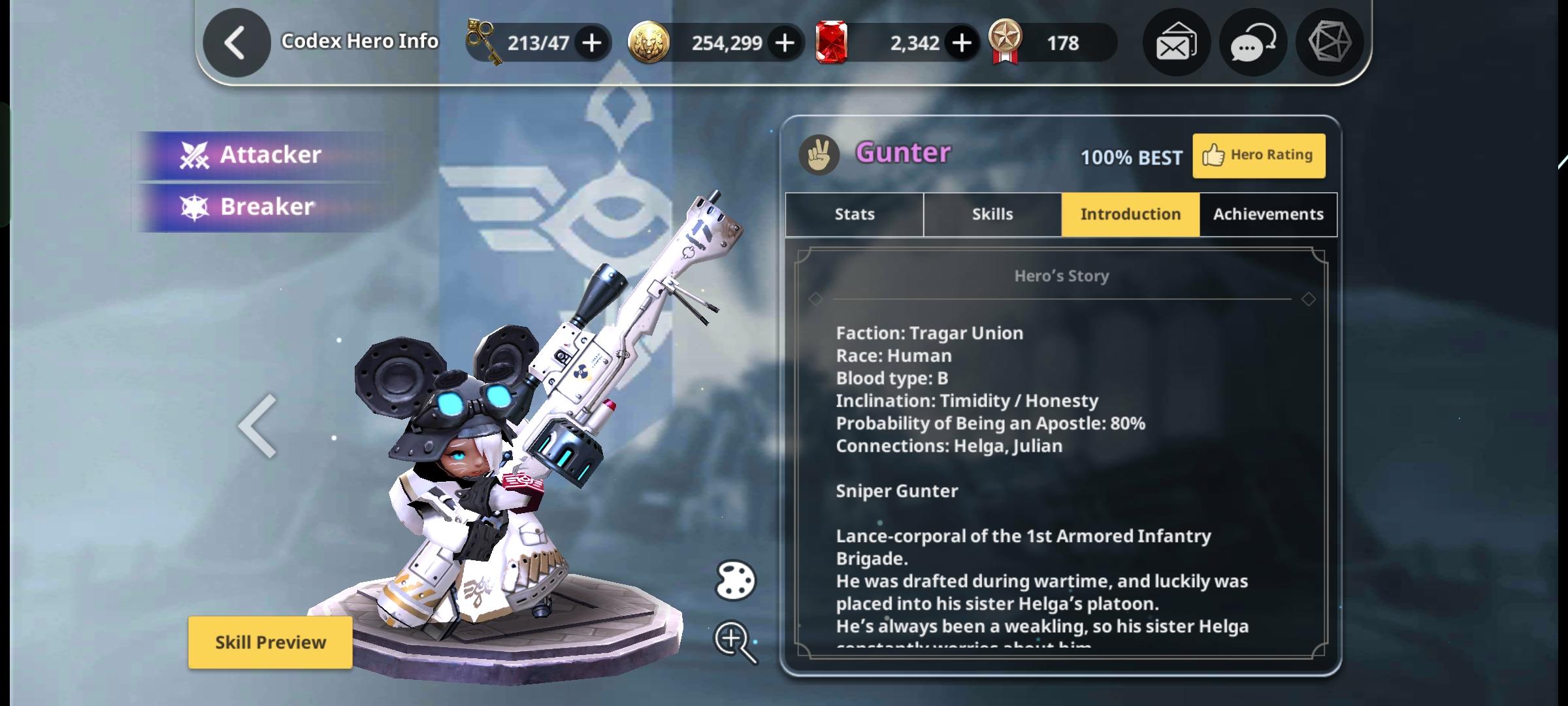Open the costume palette icon

[736, 580]
